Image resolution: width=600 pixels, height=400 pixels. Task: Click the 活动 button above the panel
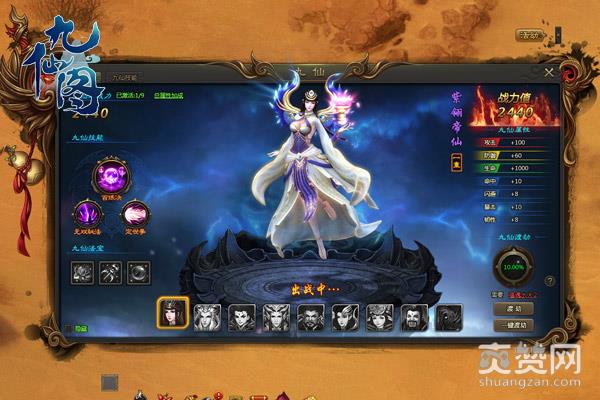(x=527, y=35)
